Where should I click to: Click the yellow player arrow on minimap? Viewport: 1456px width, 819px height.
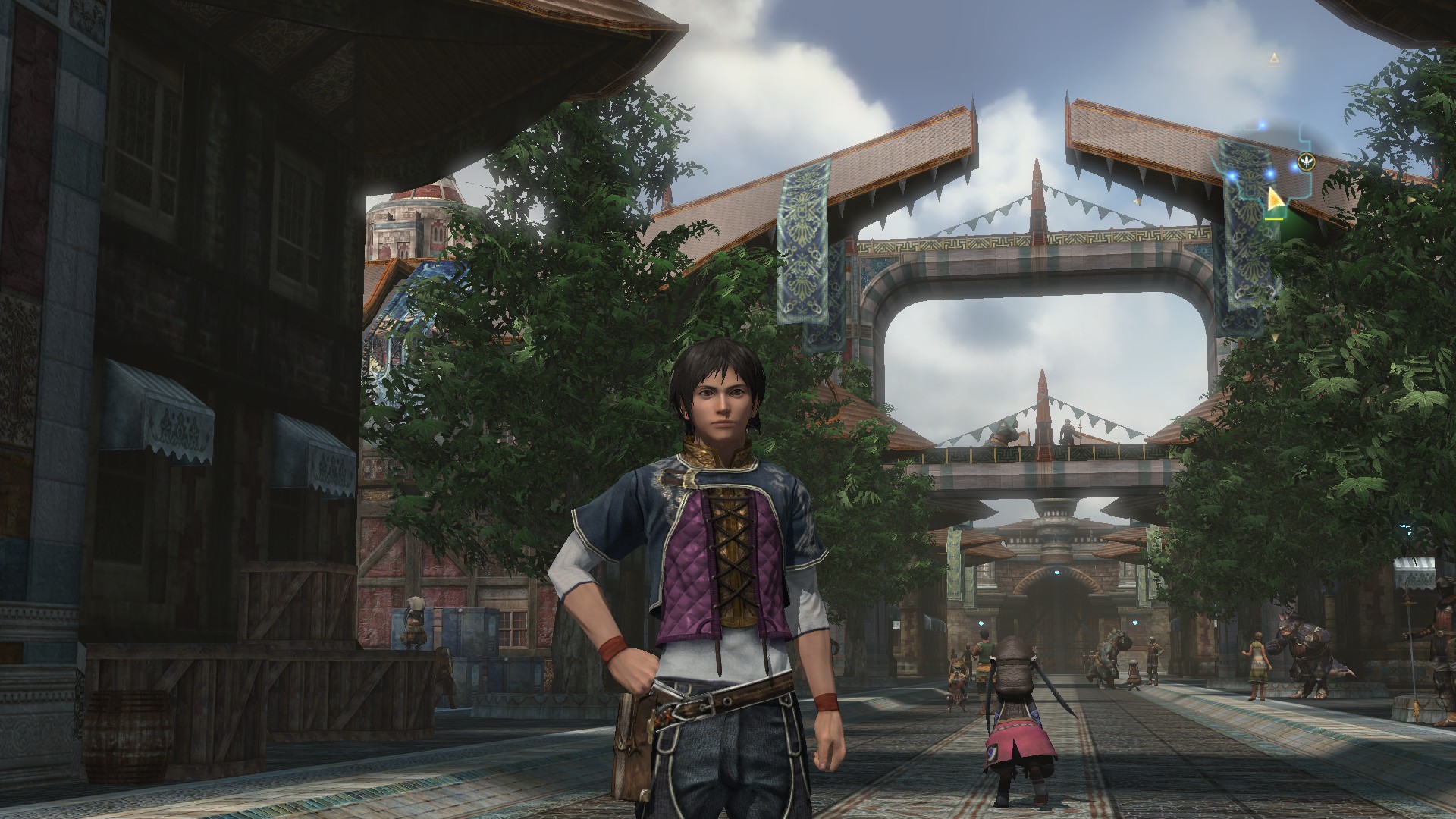click(x=1274, y=199)
